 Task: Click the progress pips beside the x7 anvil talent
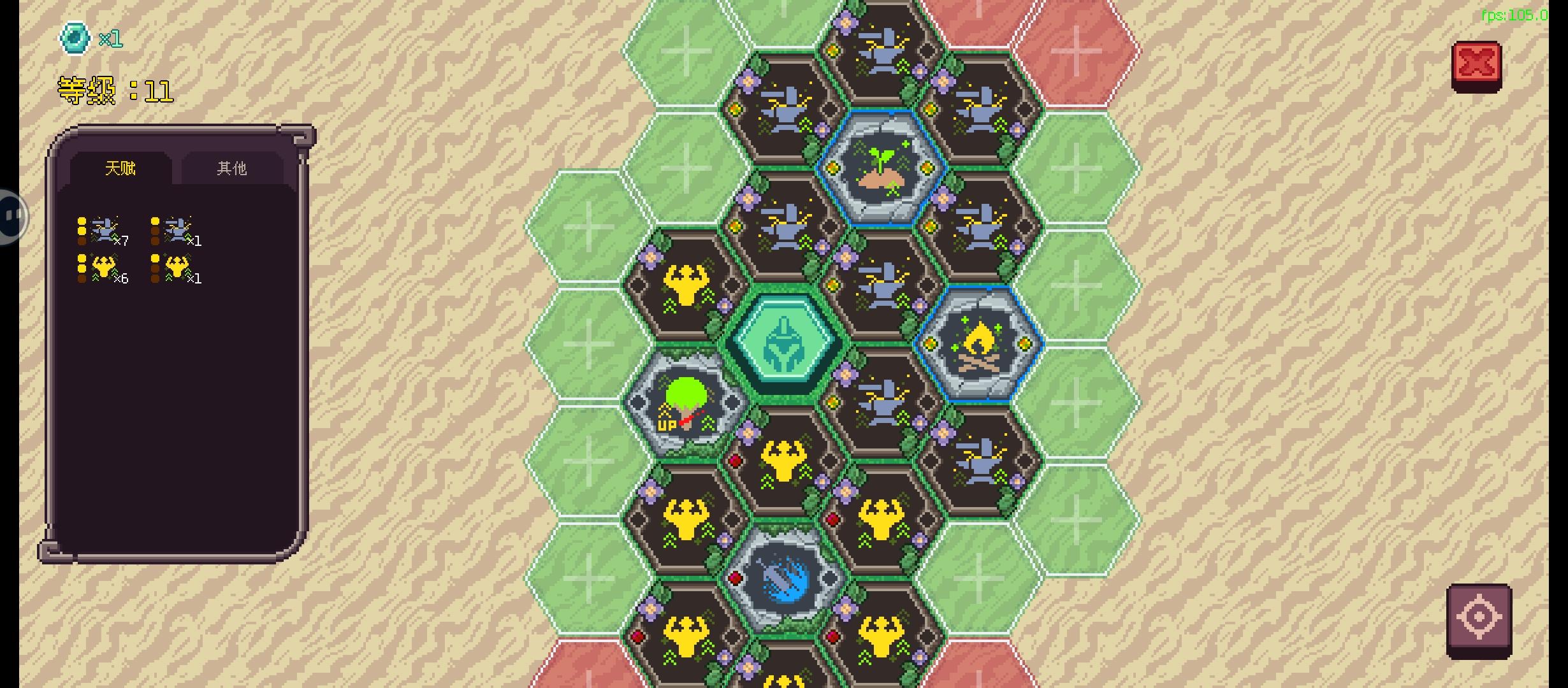(x=81, y=229)
